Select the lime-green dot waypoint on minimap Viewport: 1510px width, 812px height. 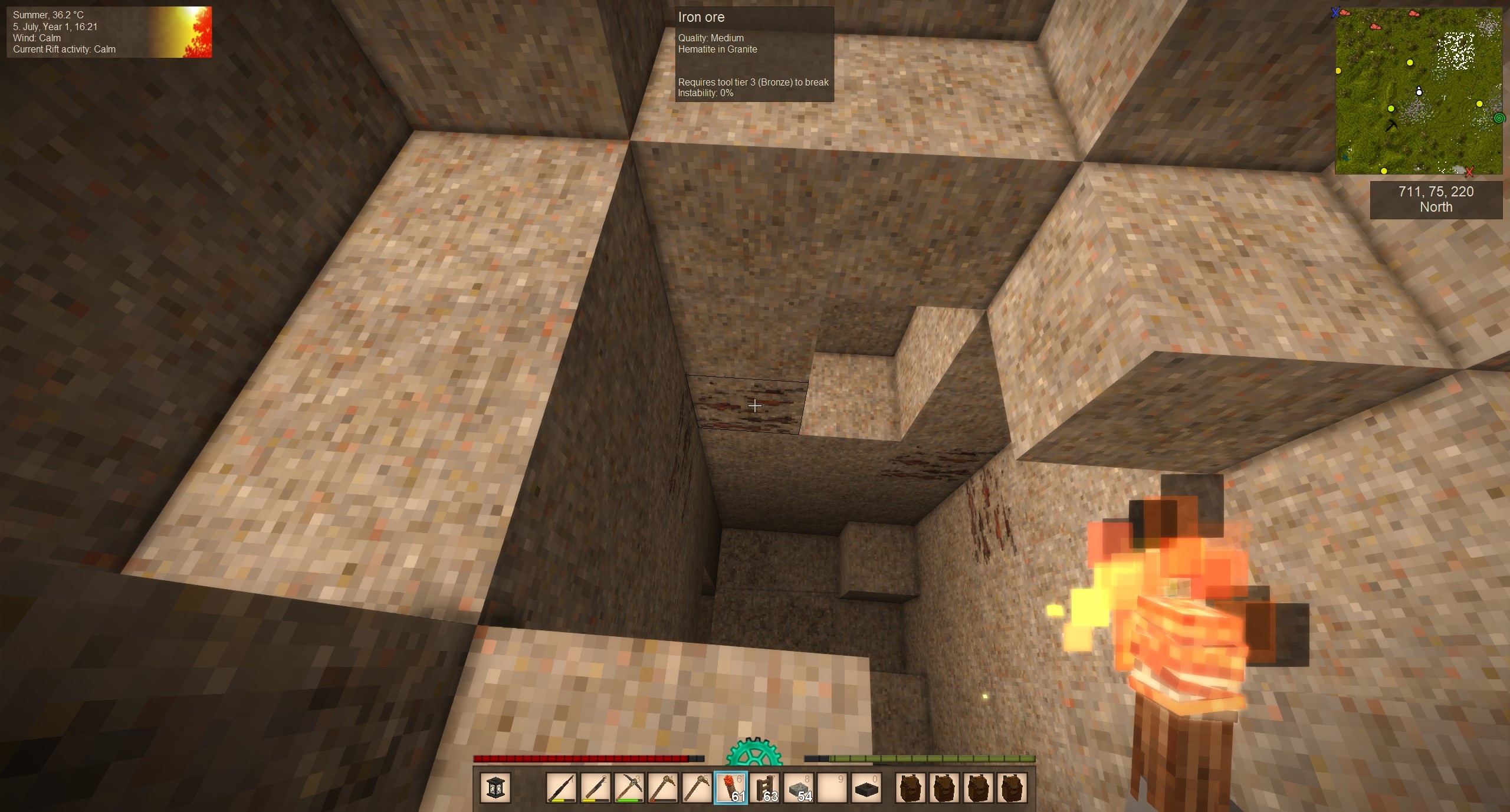pyautogui.click(x=1391, y=109)
